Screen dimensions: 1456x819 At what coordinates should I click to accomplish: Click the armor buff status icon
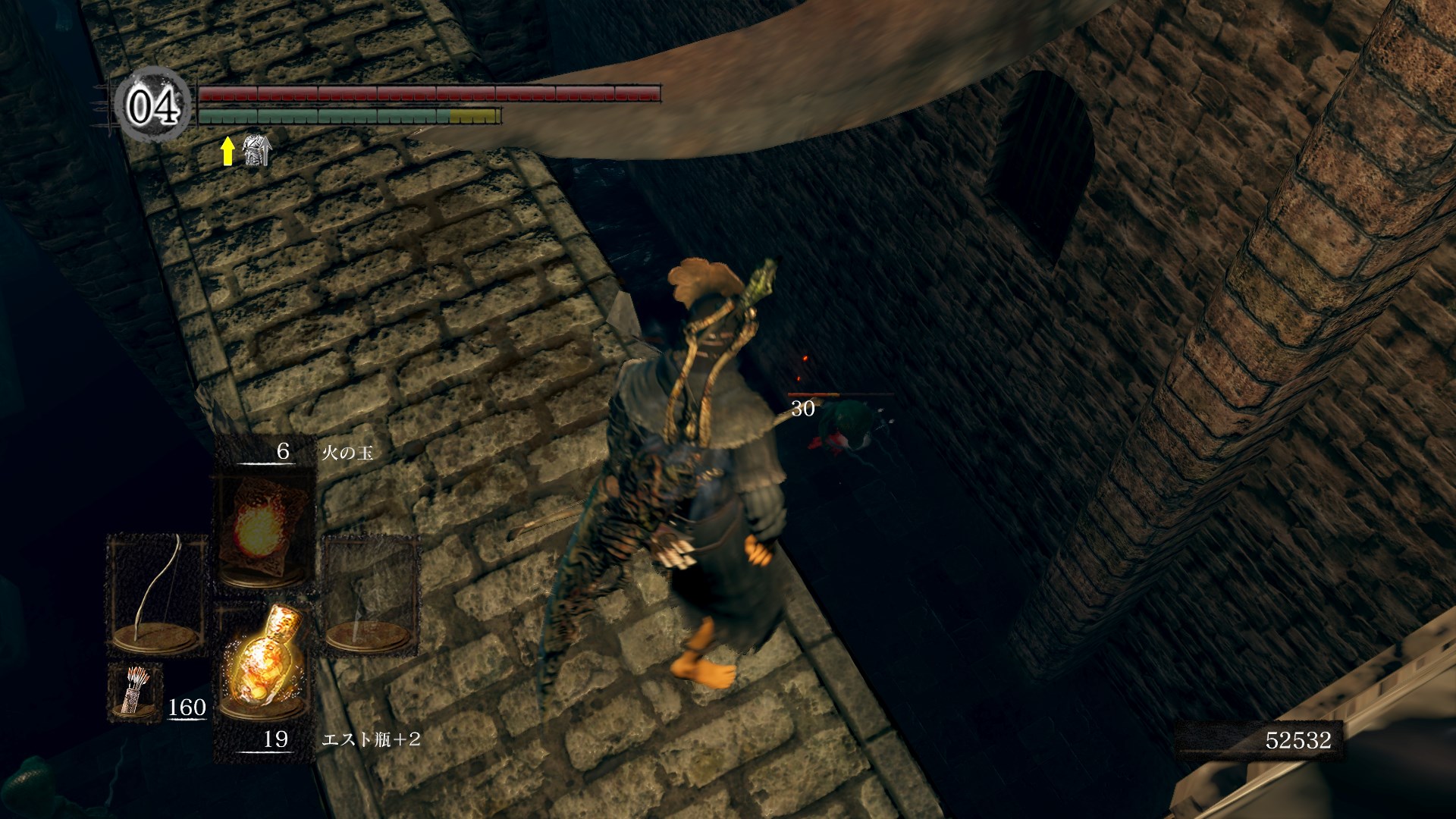click(x=256, y=150)
